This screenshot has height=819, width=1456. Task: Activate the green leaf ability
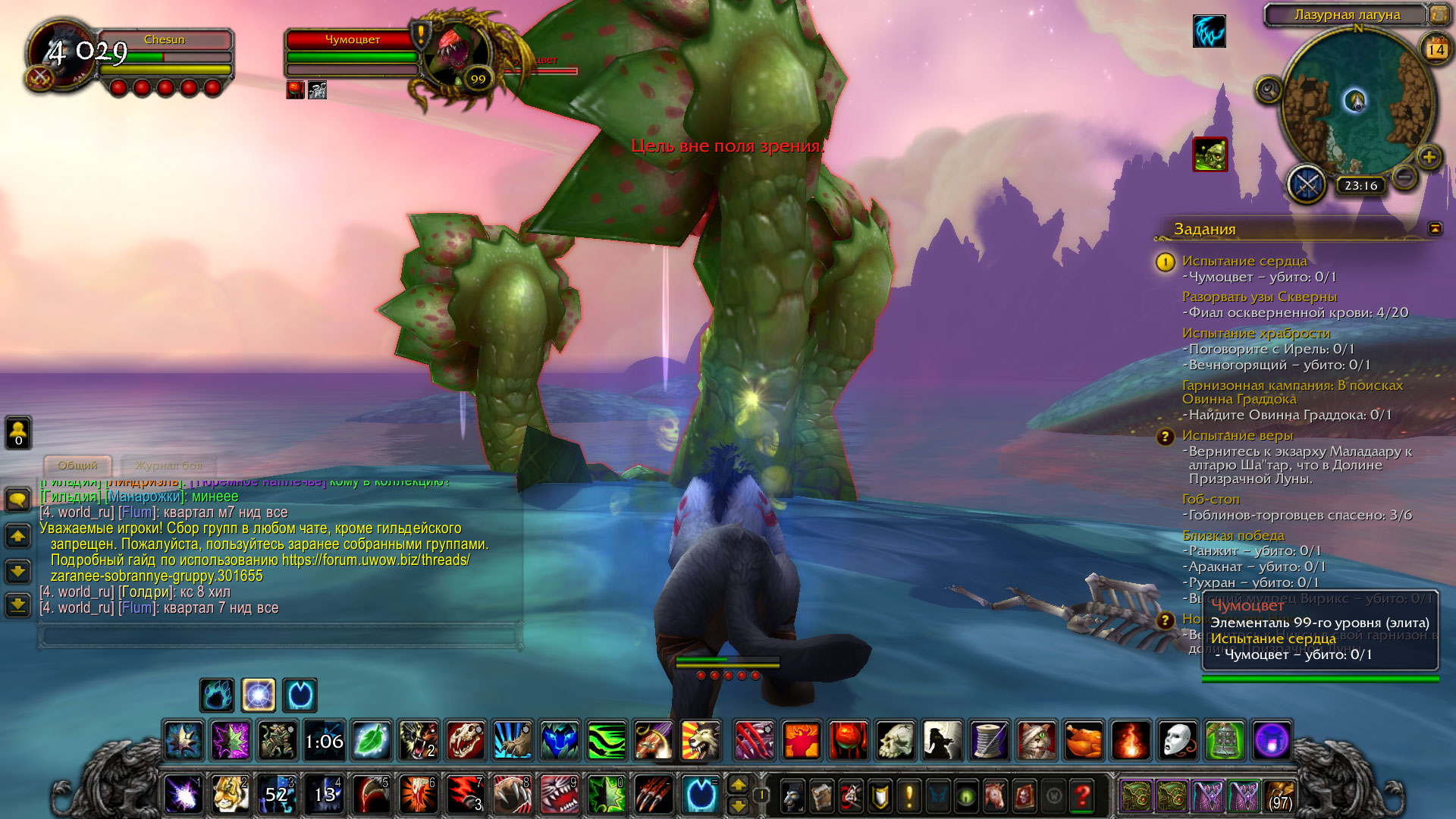[372, 740]
